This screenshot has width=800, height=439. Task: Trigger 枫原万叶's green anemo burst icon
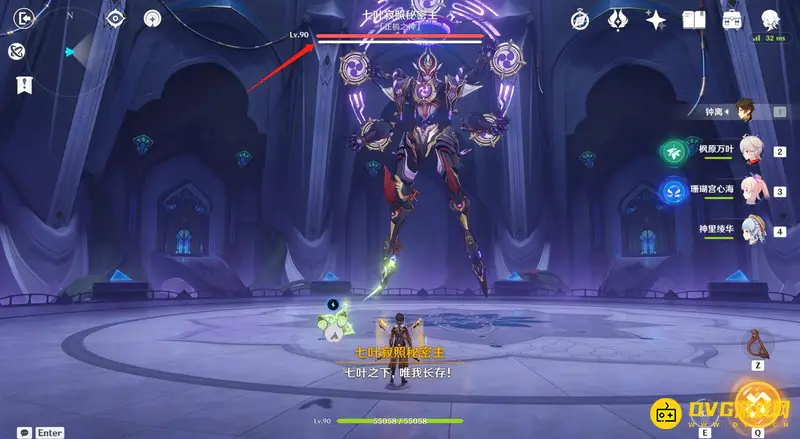coord(671,151)
